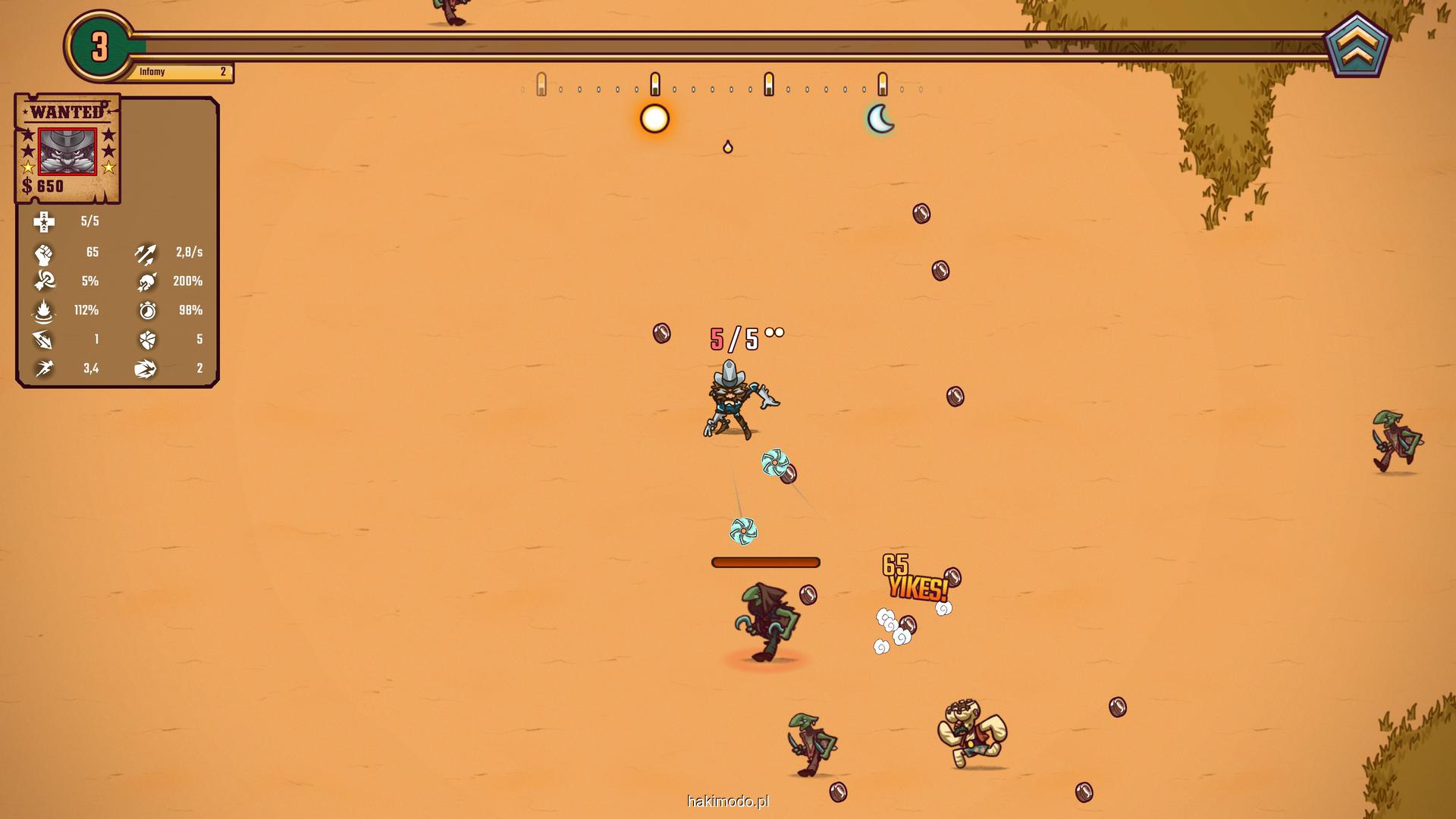Select the sun icon on the day timeline
The image size is (1456, 819).
654,119
